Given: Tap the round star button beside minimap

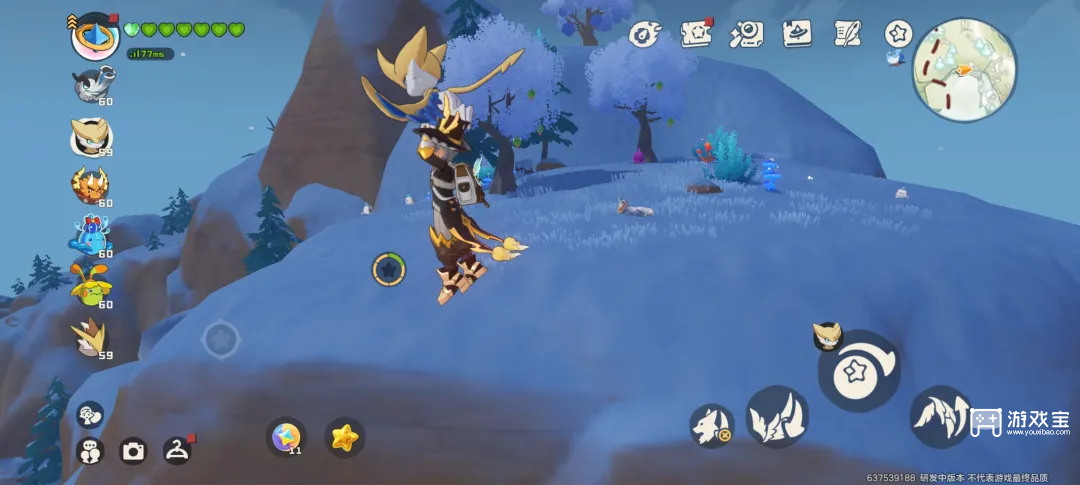Looking at the screenshot, I should [898, 34].
